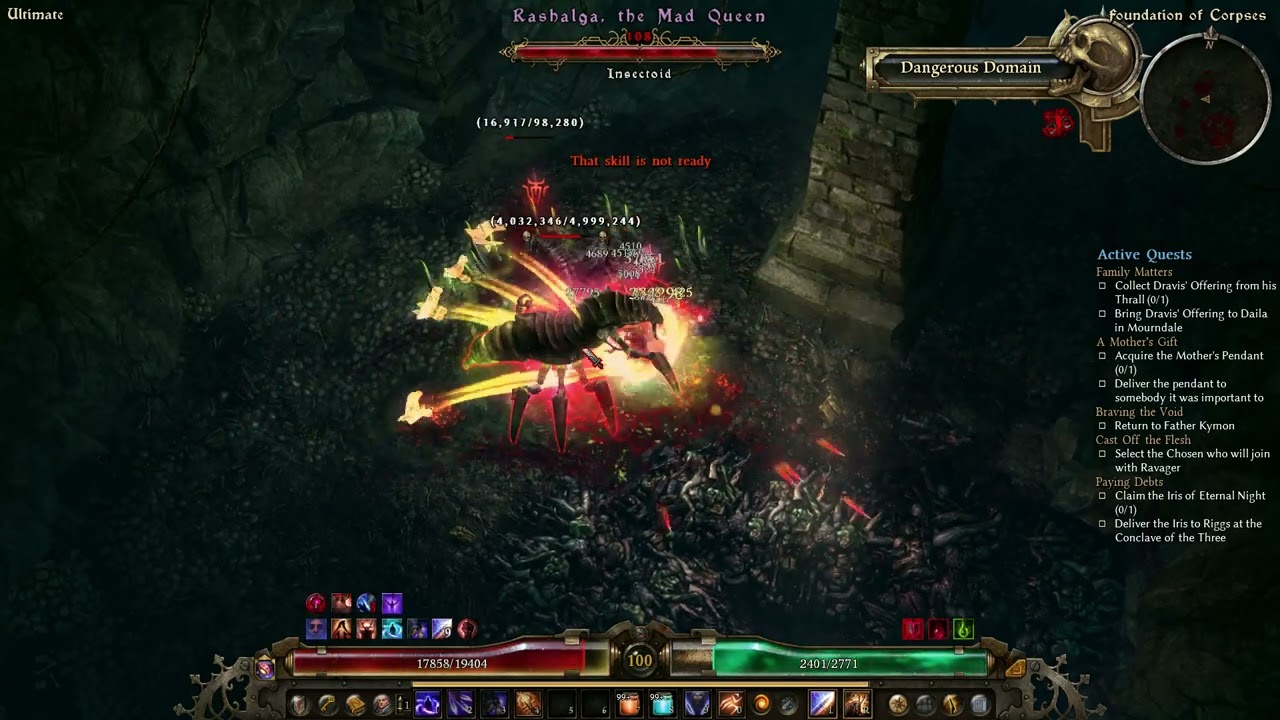Drink the orange health potion

coord(629,704)
